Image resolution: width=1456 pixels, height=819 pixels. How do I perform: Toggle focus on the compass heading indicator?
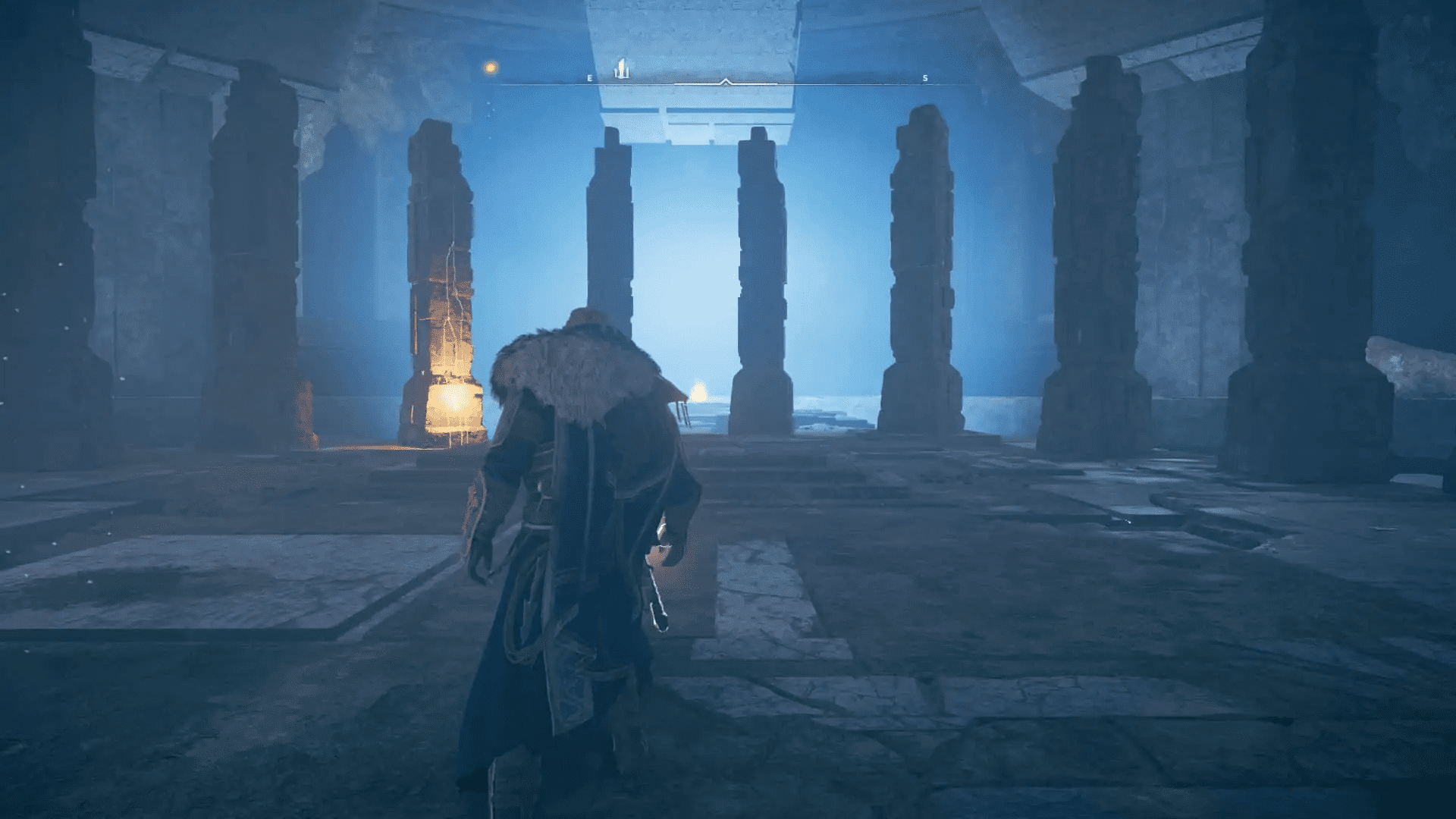[x=726, y=80]
